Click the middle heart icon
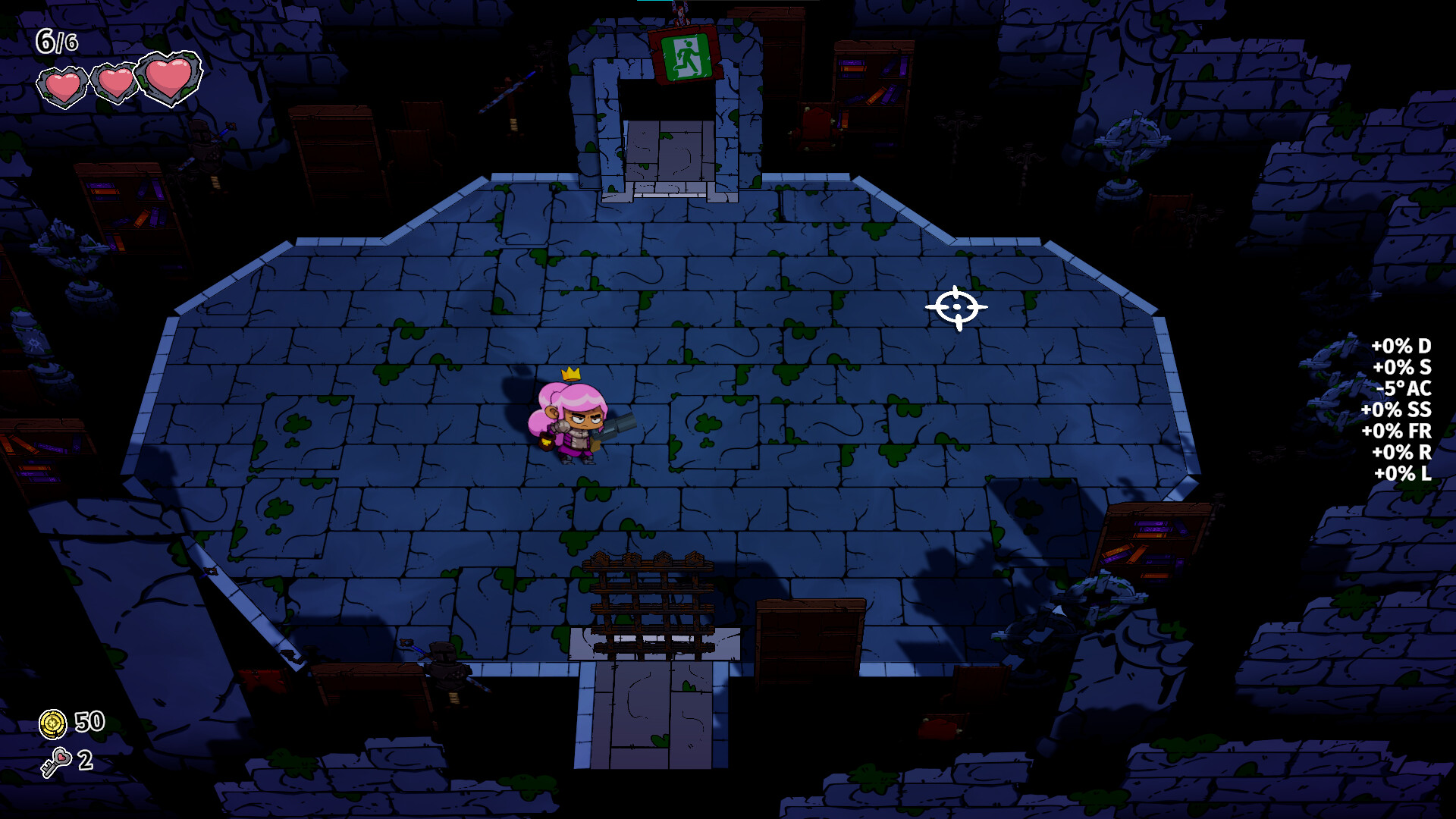The image size is (1456, 819). pos(115,81)
